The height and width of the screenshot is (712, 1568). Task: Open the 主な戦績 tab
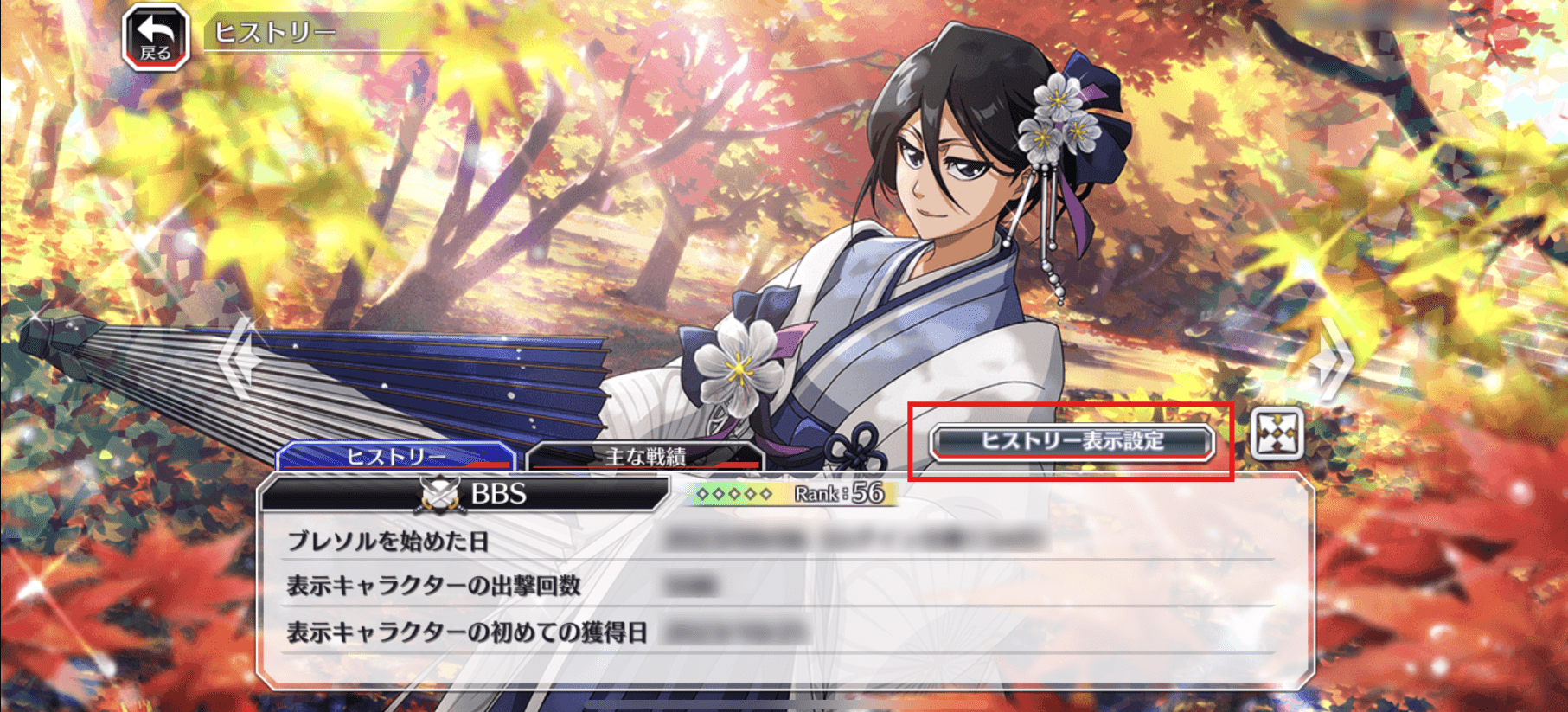[644, 456]
